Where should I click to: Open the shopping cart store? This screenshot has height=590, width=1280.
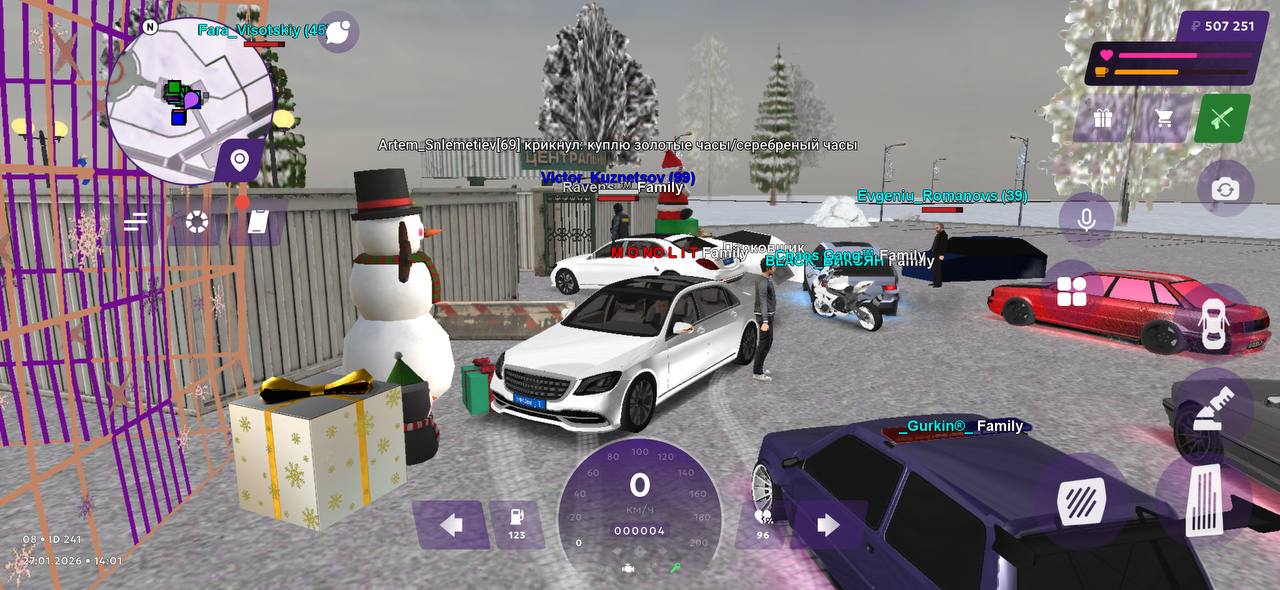(1163, 118)
